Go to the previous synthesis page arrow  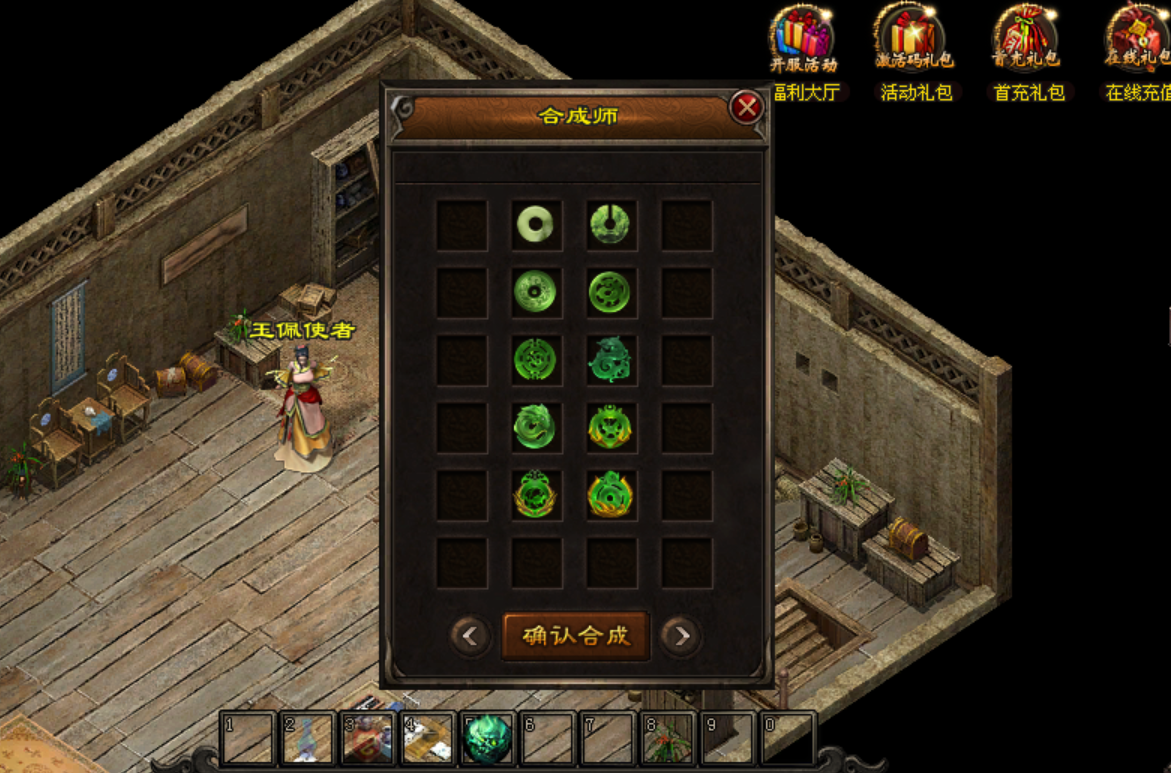point(470,635)
